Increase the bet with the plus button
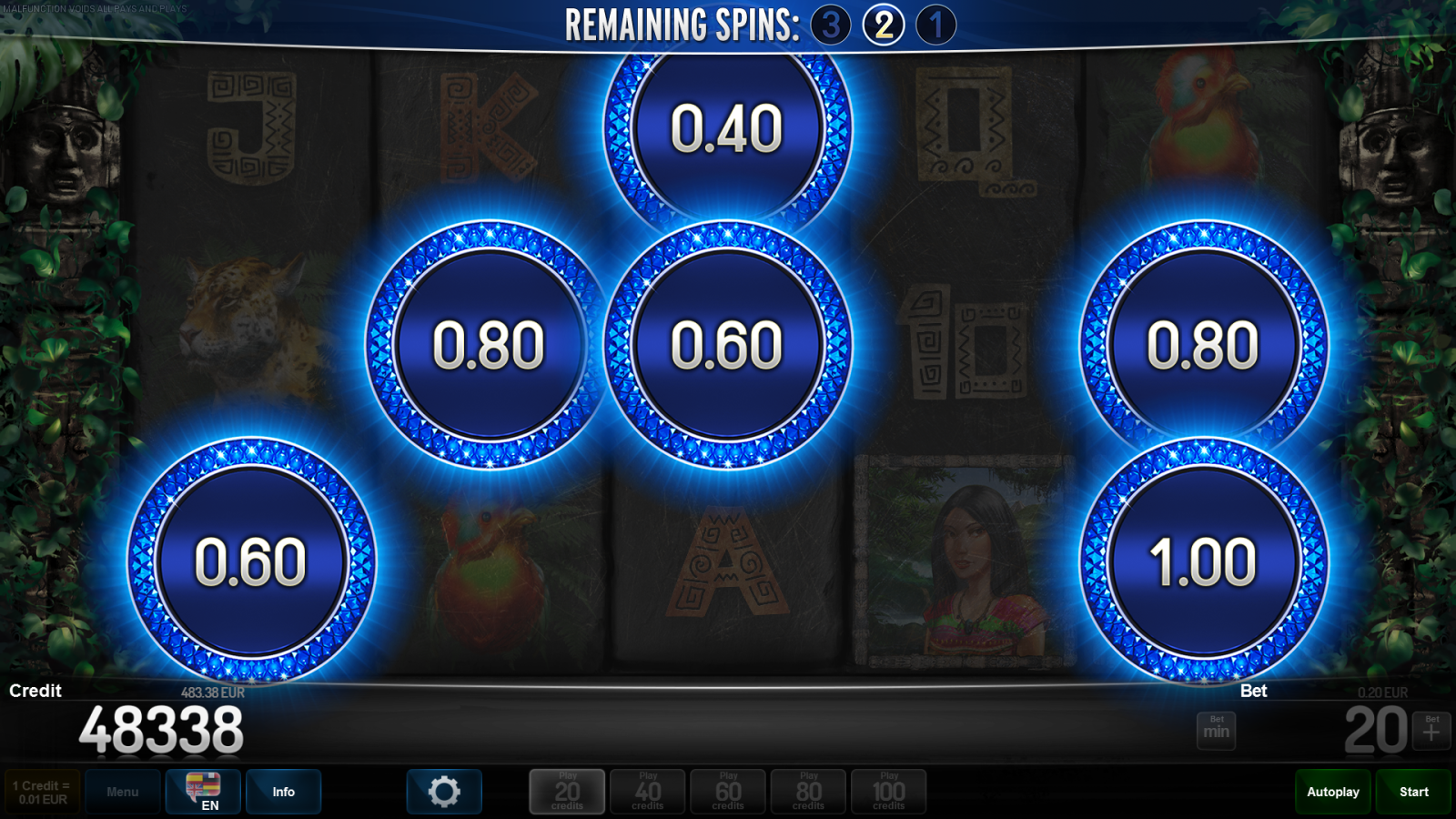 coord(1431,731)
